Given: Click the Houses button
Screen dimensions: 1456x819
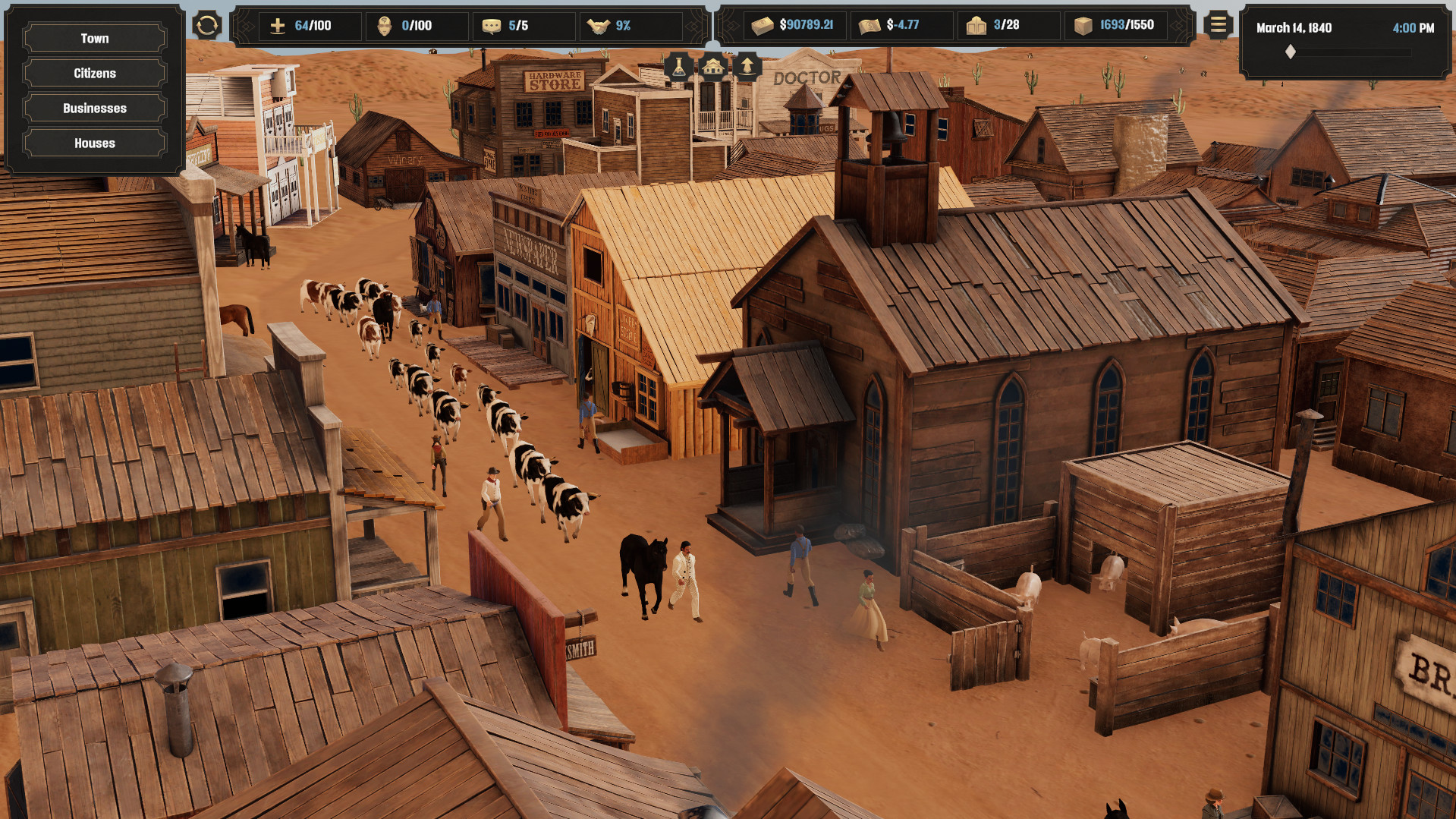Looking at the screenshot, I should (x=94, y=143).
